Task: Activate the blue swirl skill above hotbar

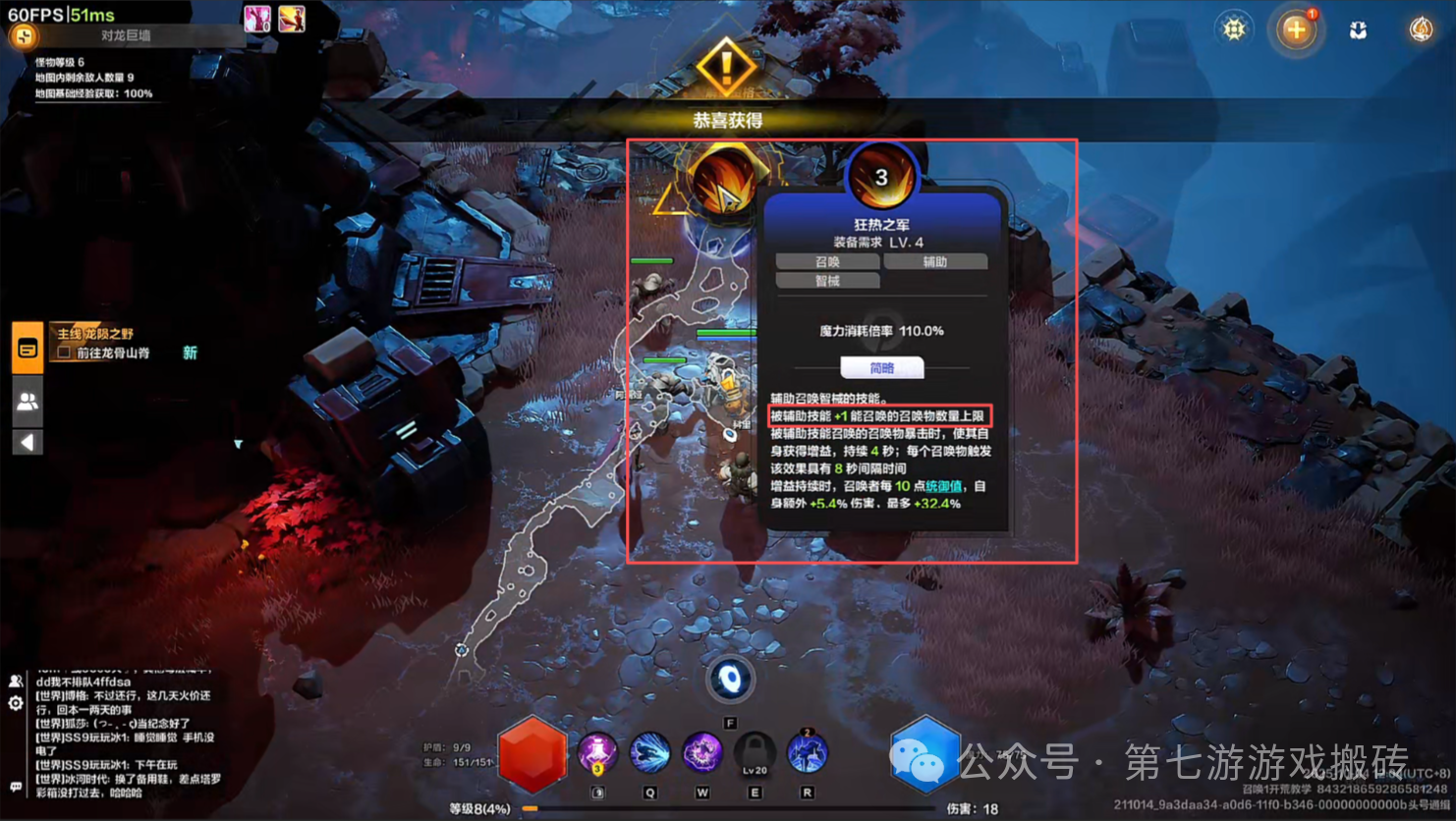Action: point(730,679)
